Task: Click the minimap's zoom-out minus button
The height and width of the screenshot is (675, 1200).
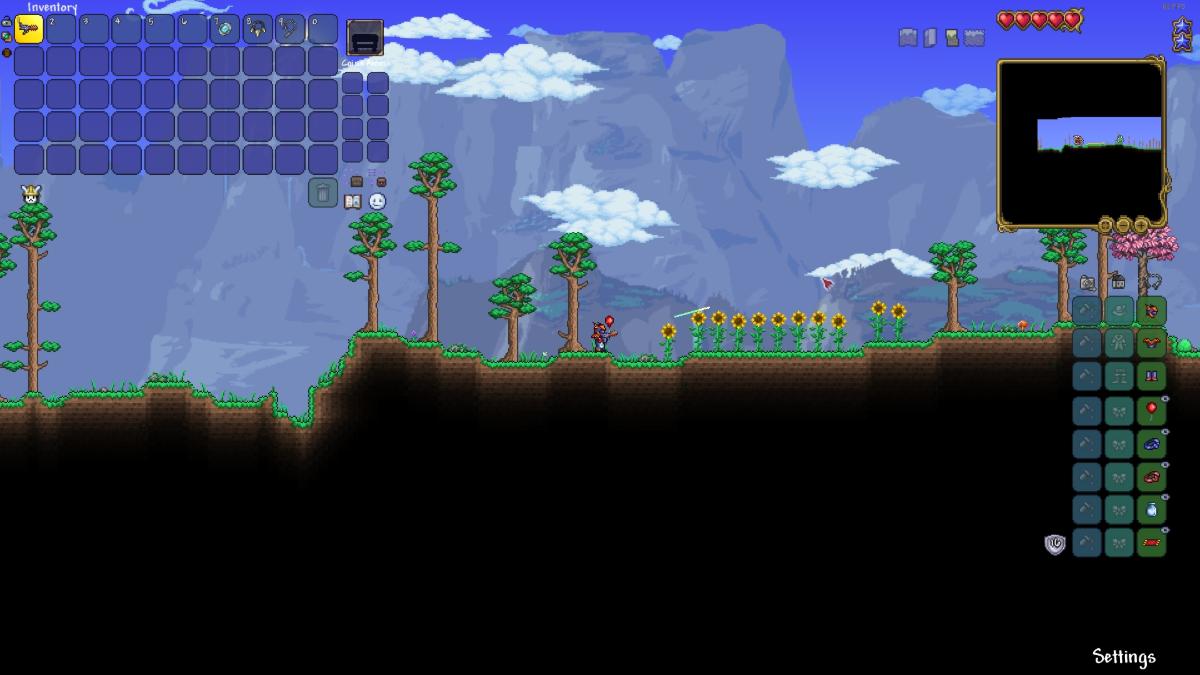Action: tap(1123, 225)
